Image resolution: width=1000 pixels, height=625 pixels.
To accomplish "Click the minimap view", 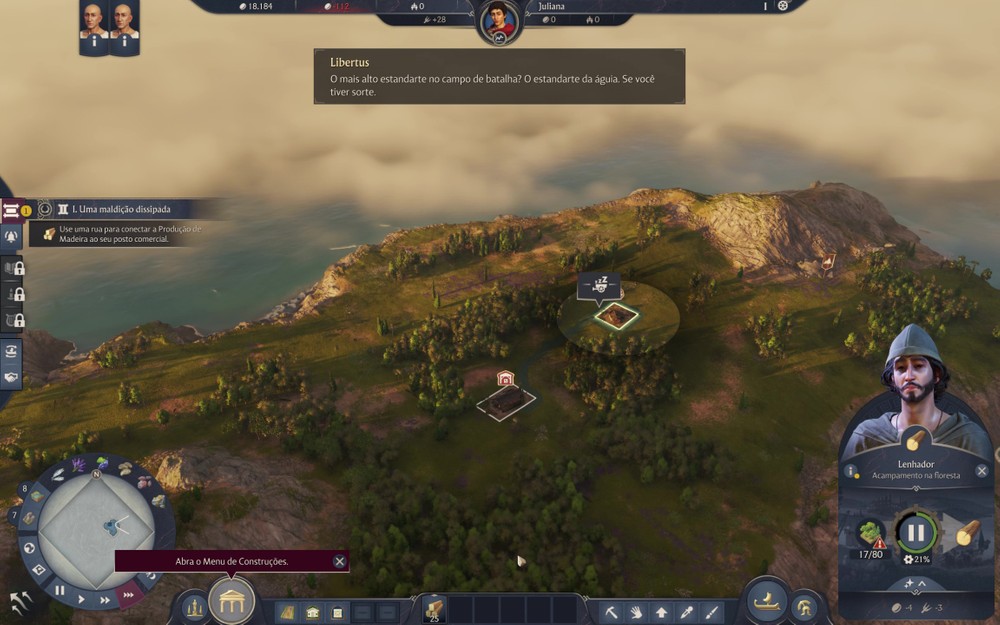I will tap(95, 524).
